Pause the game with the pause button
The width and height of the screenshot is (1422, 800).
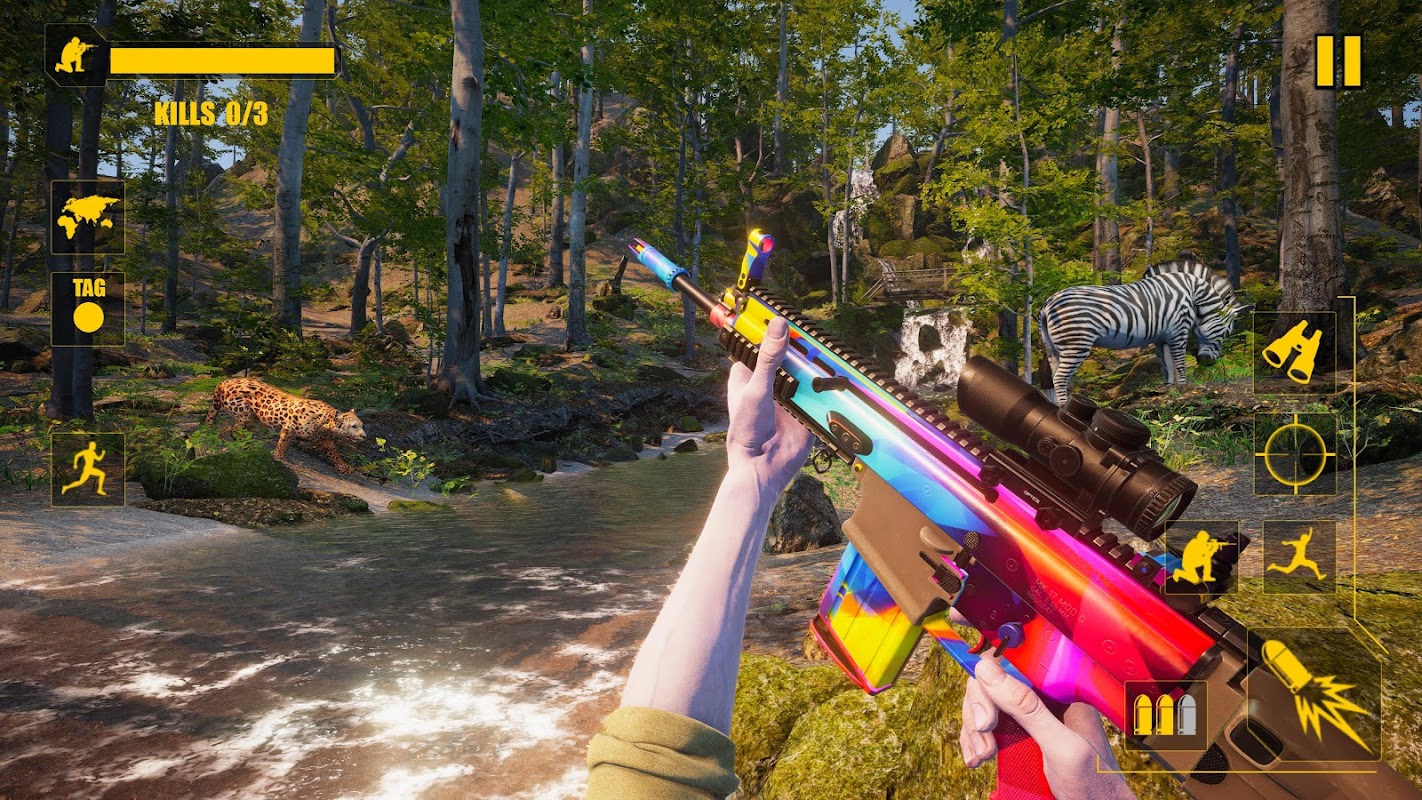(1338, 61)
